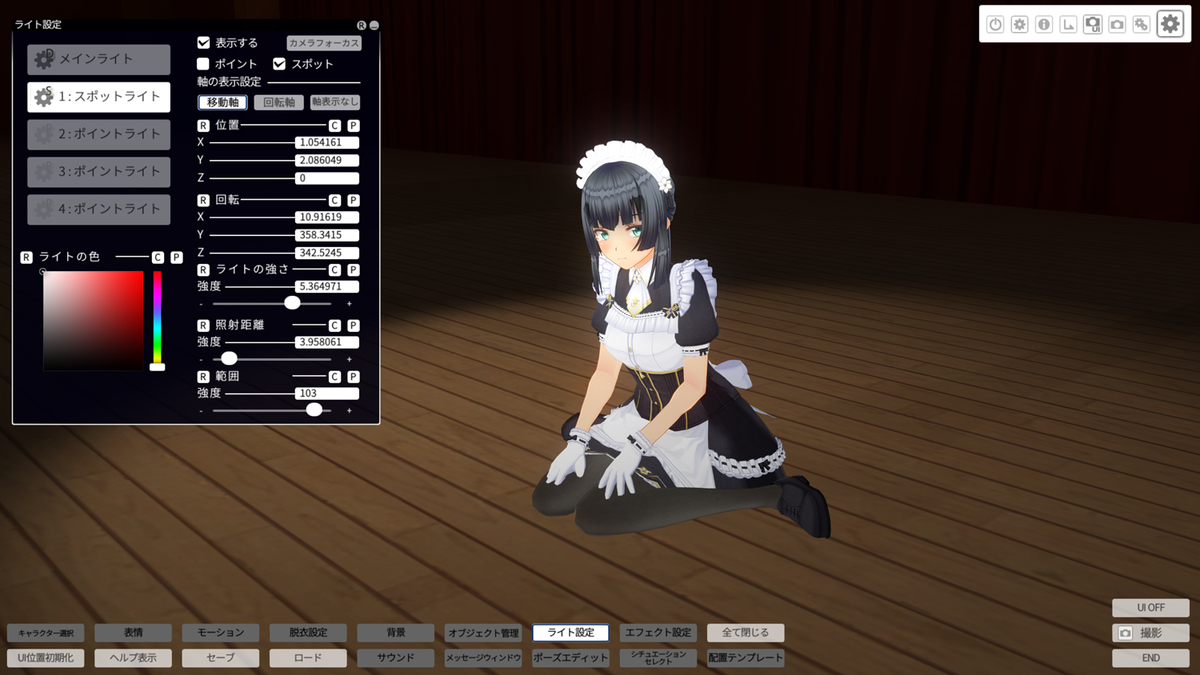Switch axis display to 回転軸
This screenshot has height=675, width=1200.
point(279,102)
